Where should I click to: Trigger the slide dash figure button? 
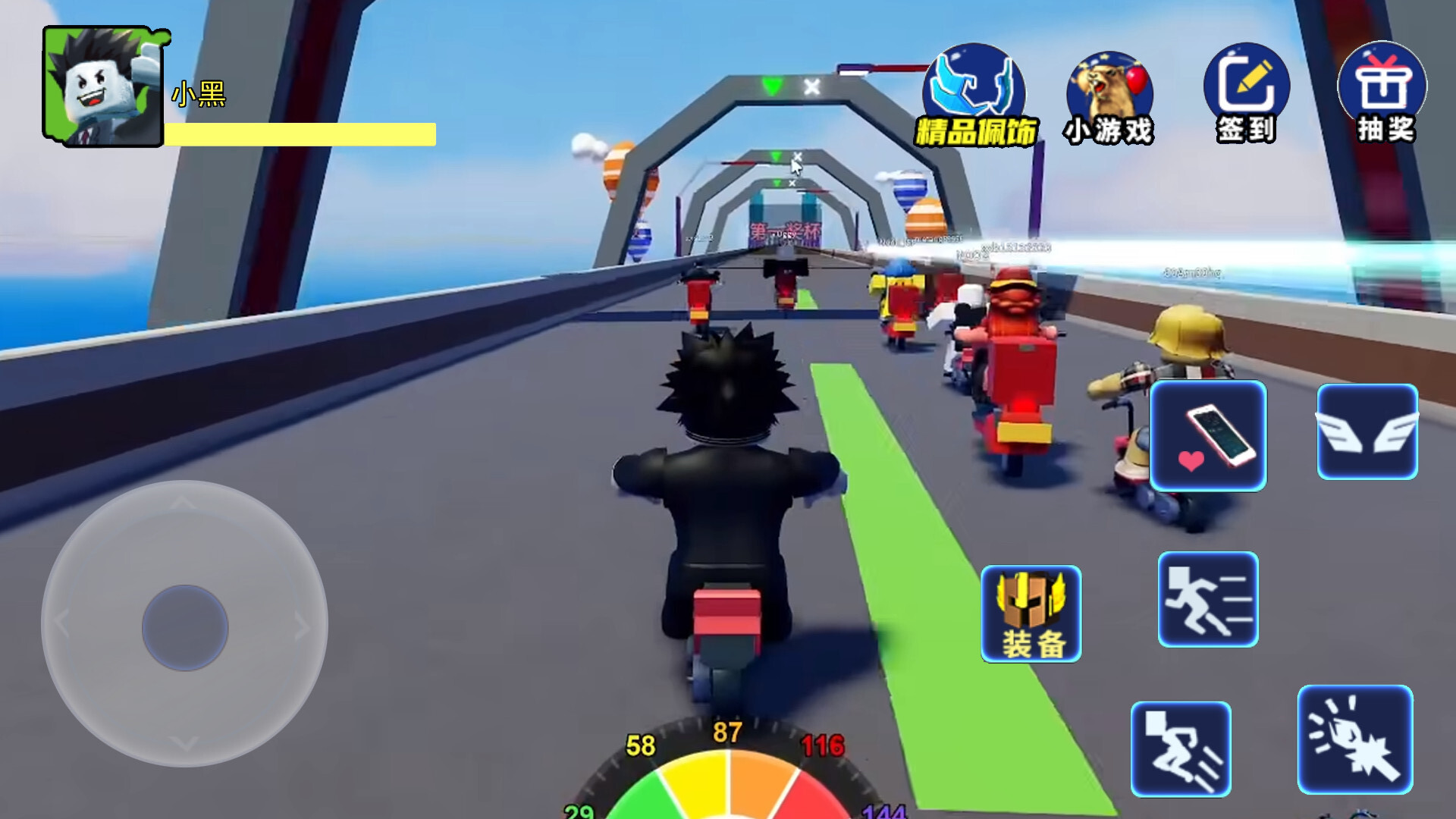(x=1181, y=749)
